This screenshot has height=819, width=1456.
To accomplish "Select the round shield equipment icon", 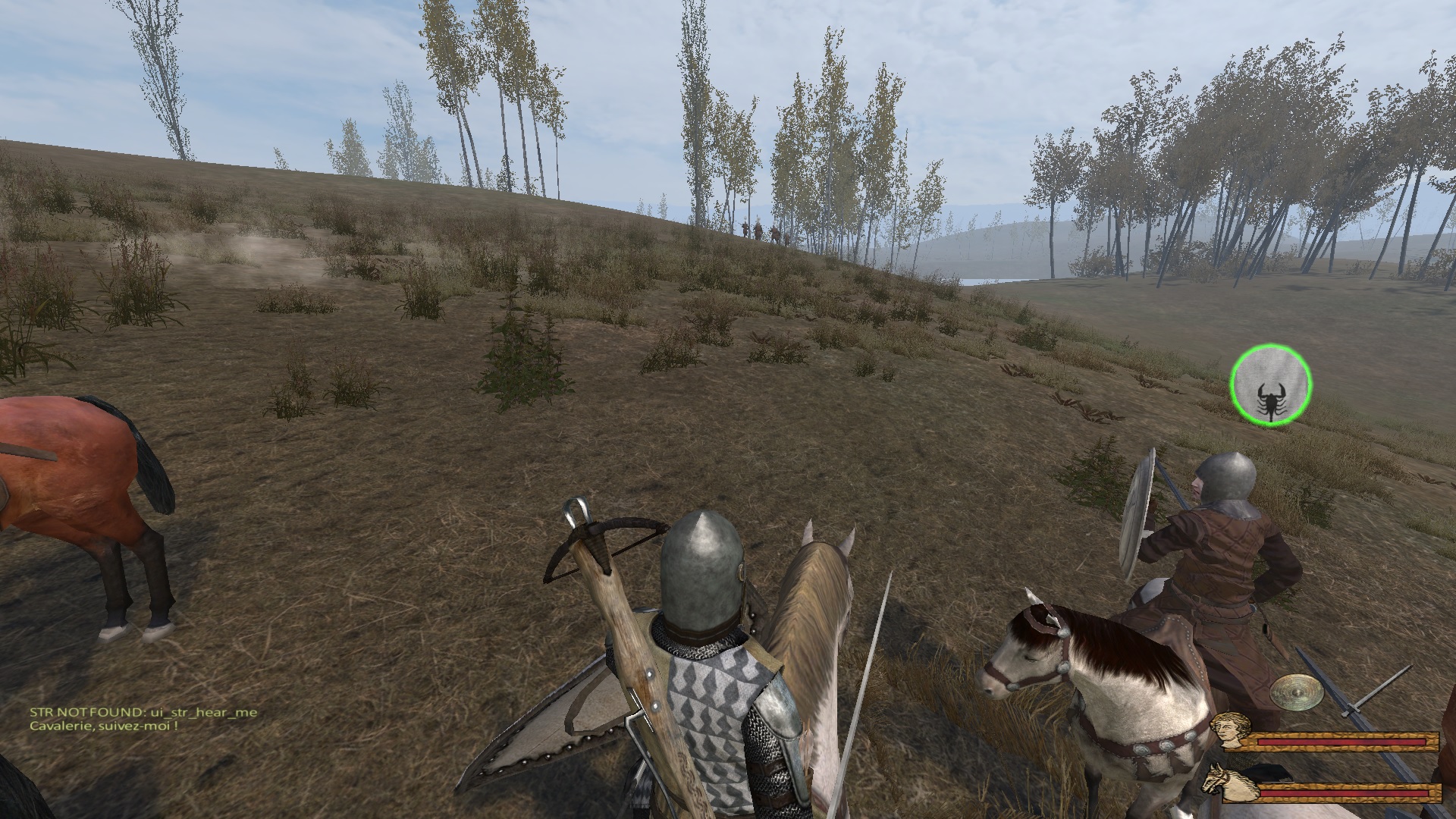I will tap(1295, 692).
